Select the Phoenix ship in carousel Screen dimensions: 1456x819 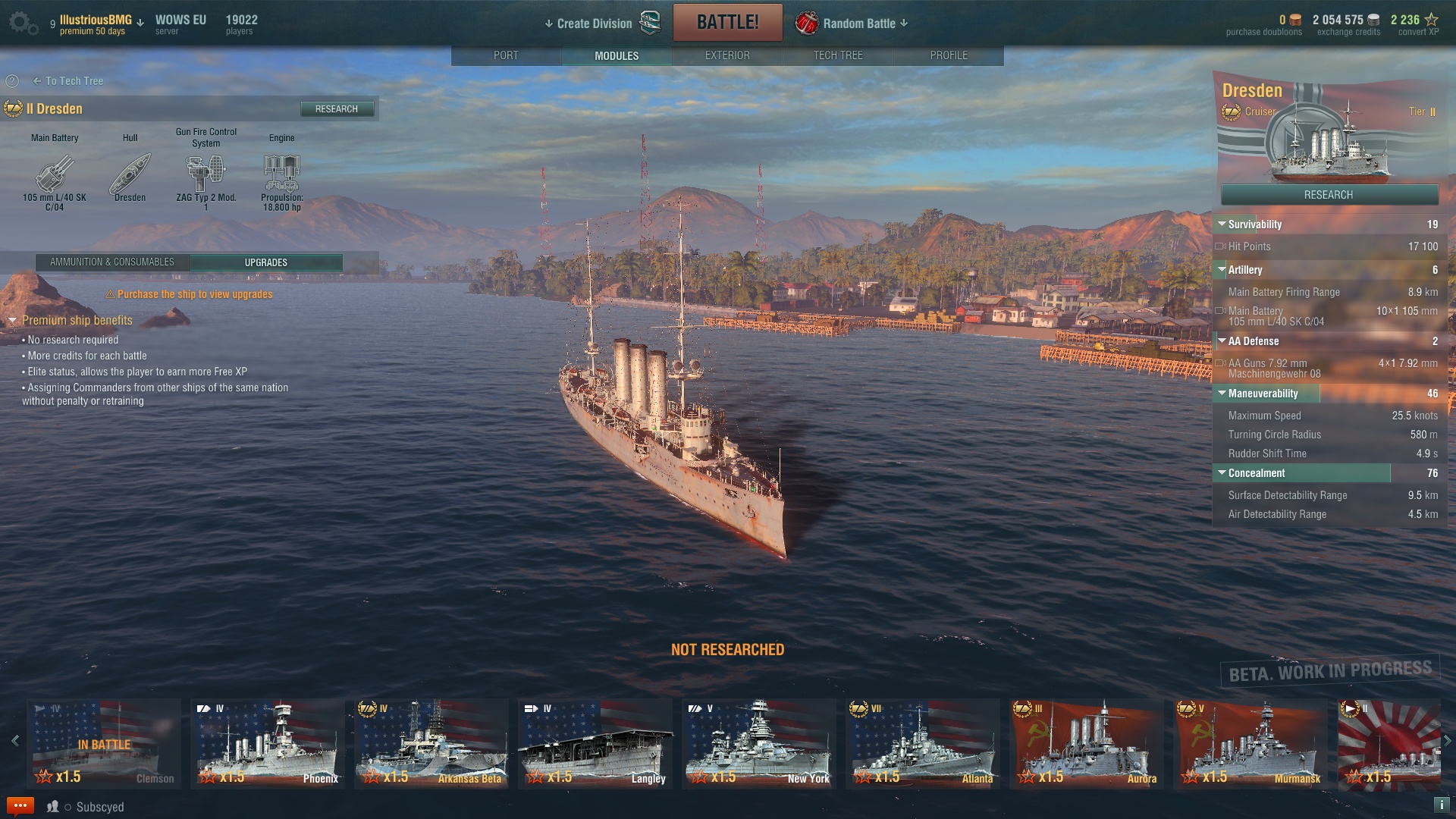[268, 743]
